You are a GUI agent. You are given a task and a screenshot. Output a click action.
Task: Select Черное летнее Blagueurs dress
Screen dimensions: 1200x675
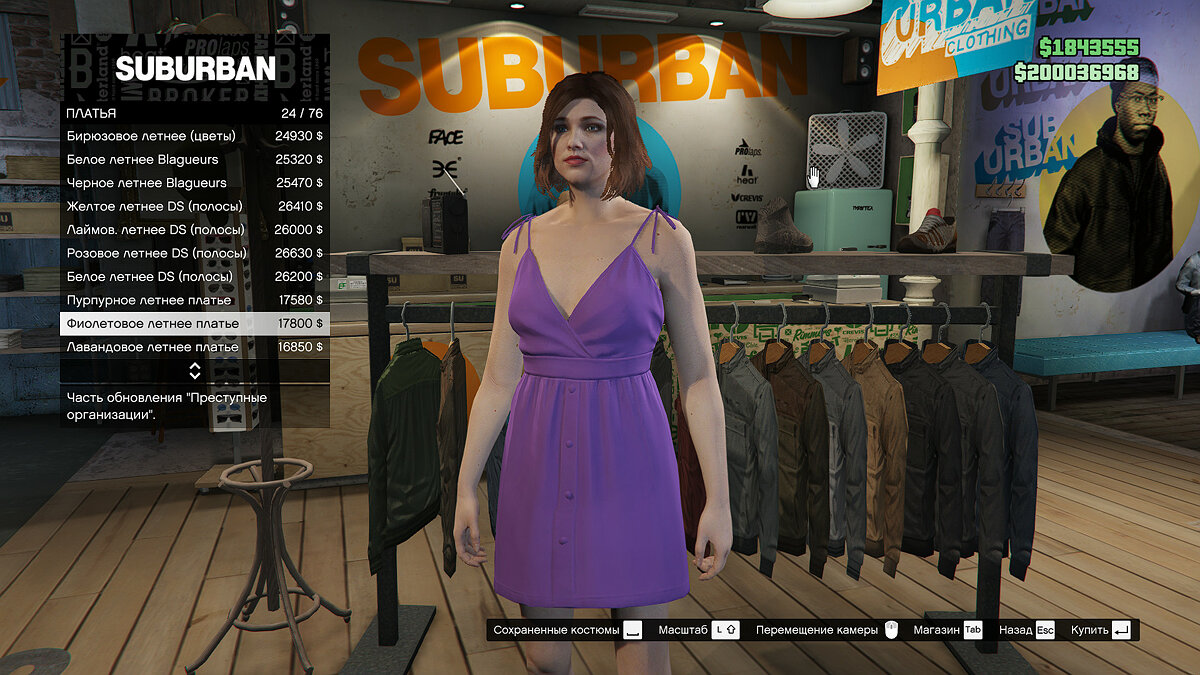(195, 183)
